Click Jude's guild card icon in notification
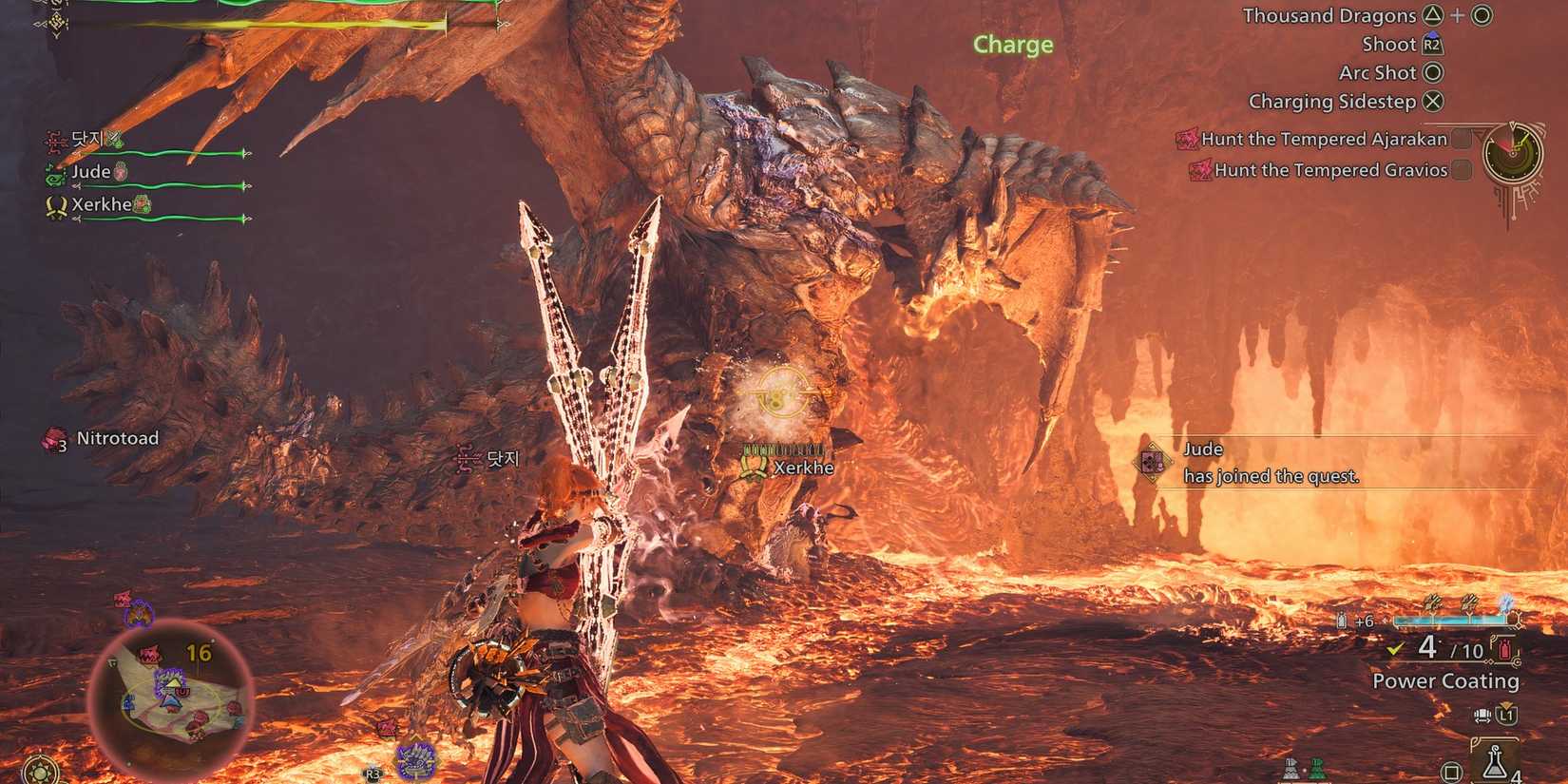This screenshot has height=784, width=1568. coord(1153,463)
